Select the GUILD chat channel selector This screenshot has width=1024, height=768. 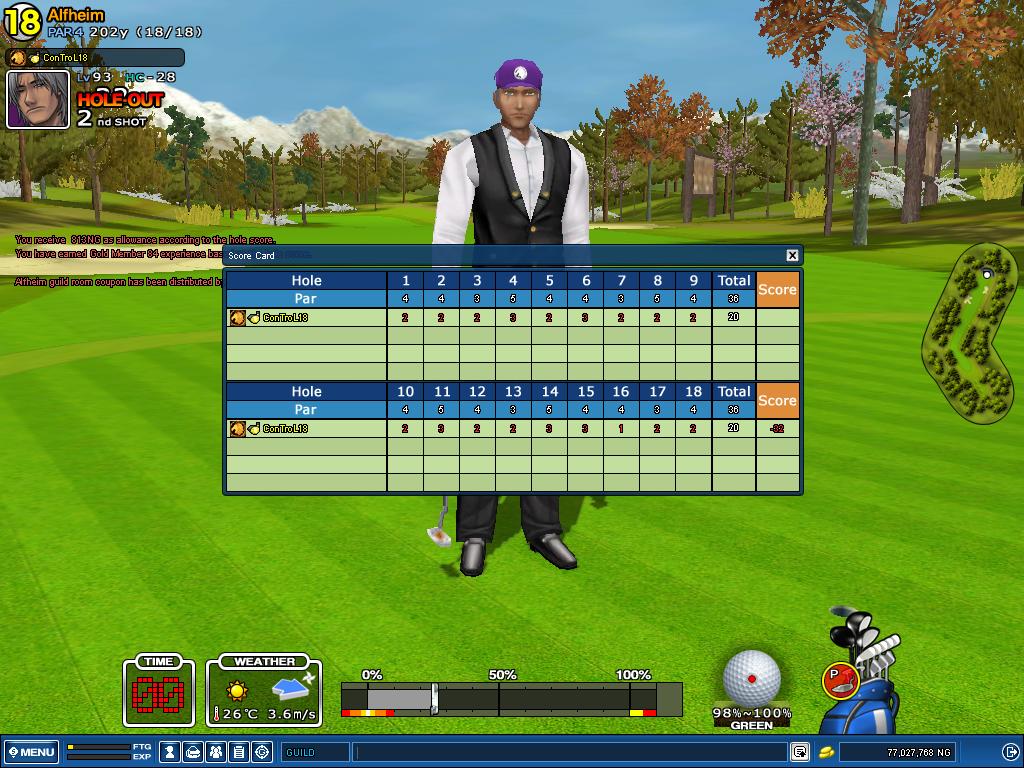pyautogui.click(x=315, y=752)
